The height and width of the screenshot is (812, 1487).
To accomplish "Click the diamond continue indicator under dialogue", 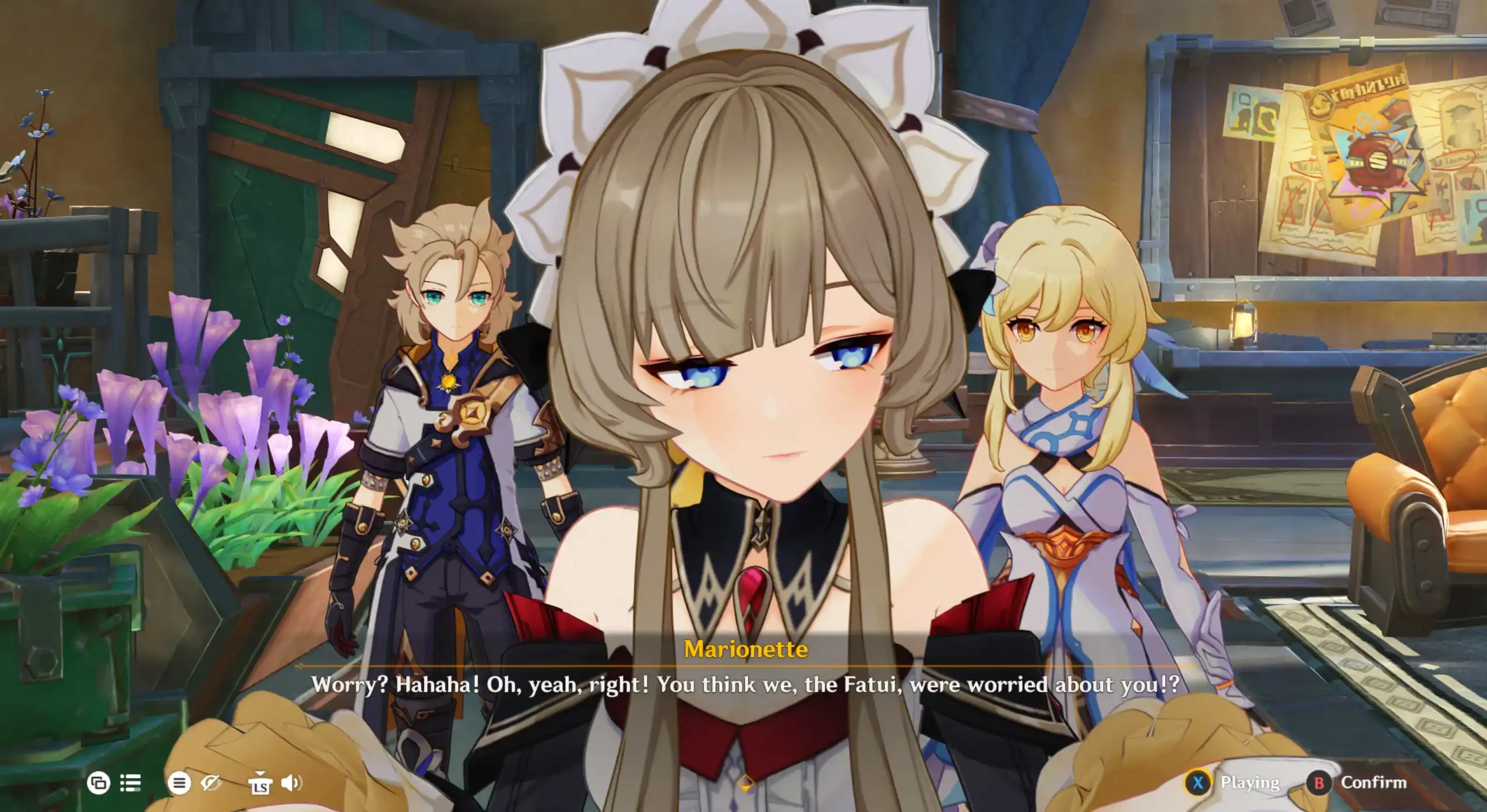I will coord(745,784).
